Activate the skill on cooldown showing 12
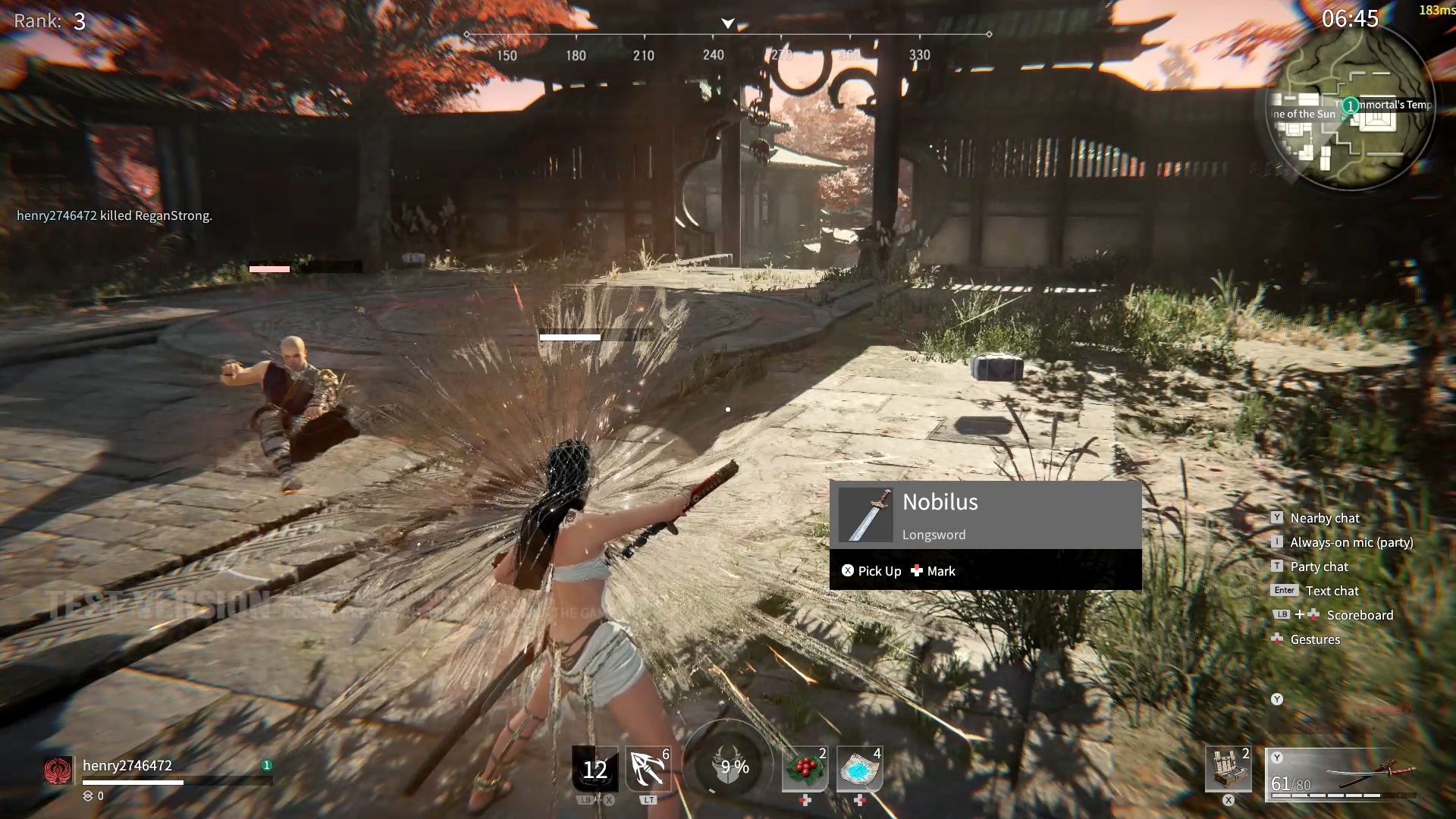Image resolution: width=1456 pixels, height=819 pixels. pos(595,770)
